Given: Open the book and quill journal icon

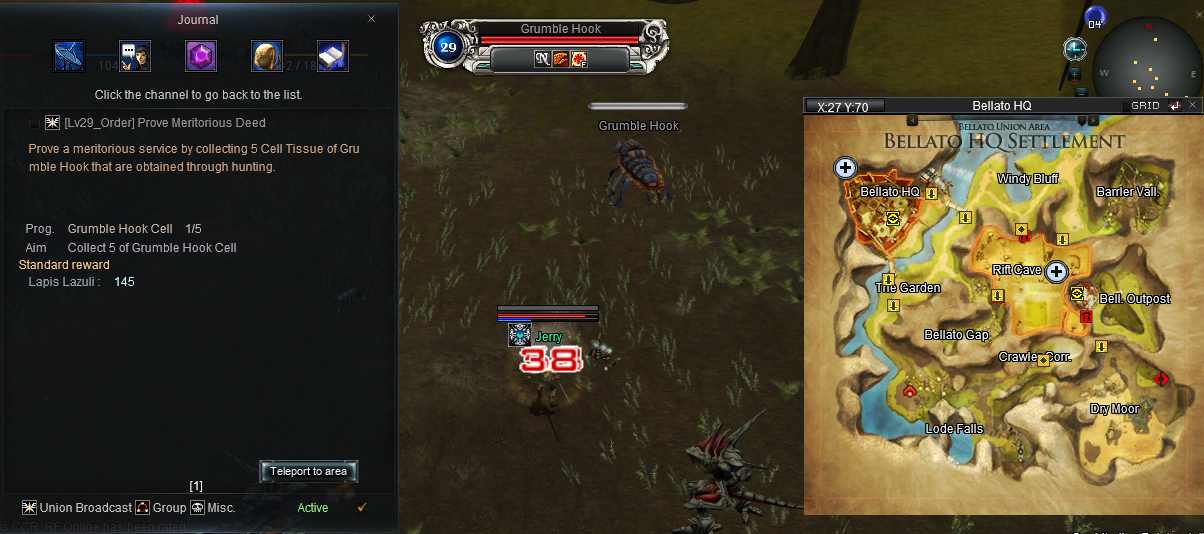Looking at the screenshot, I should coord(332,55).
